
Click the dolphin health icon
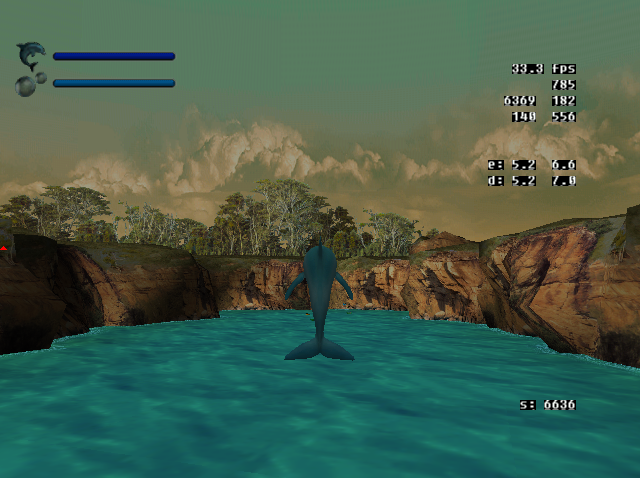pos(31,53)
